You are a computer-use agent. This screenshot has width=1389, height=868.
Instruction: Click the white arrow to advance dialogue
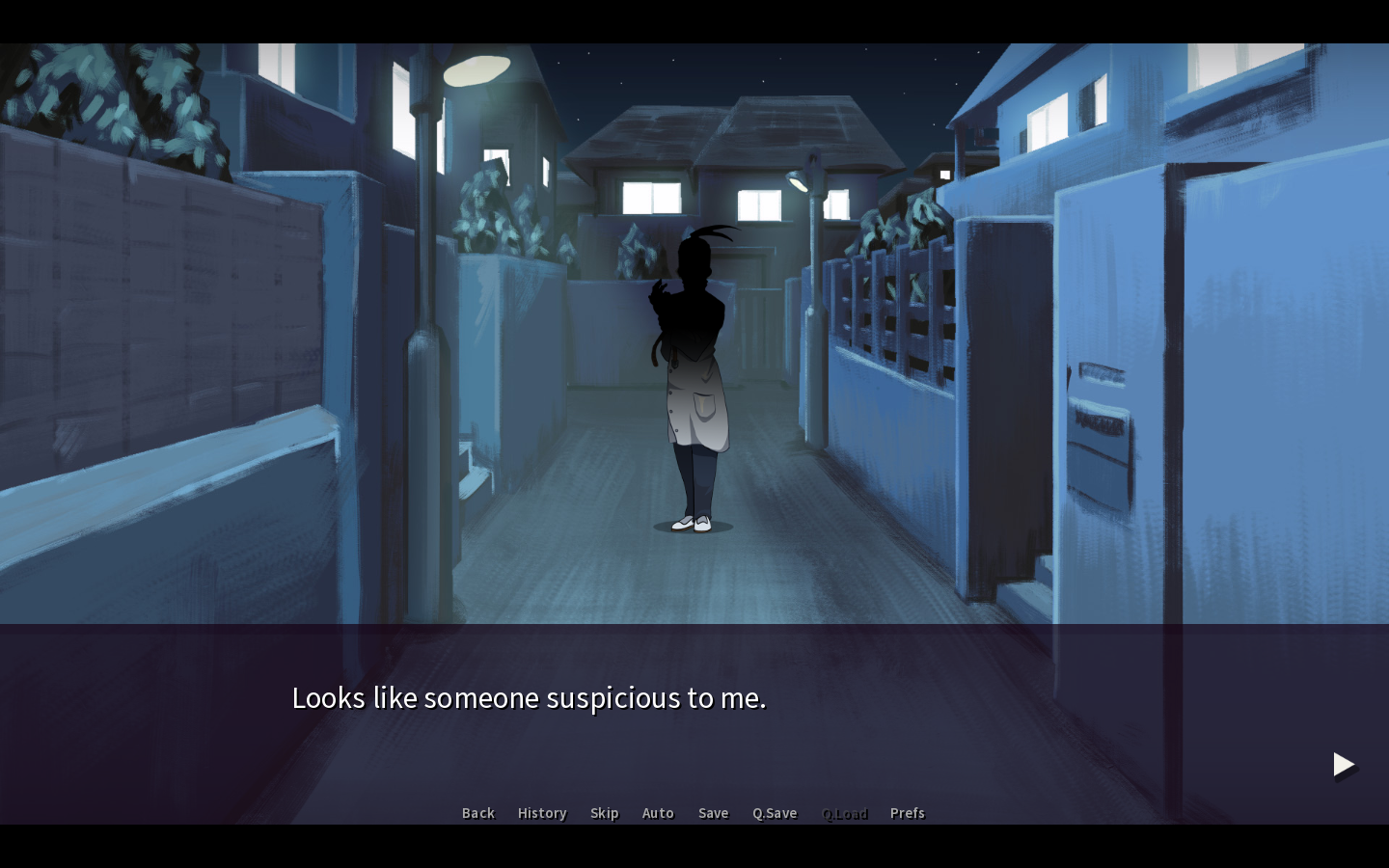(x=1343, y=765)
